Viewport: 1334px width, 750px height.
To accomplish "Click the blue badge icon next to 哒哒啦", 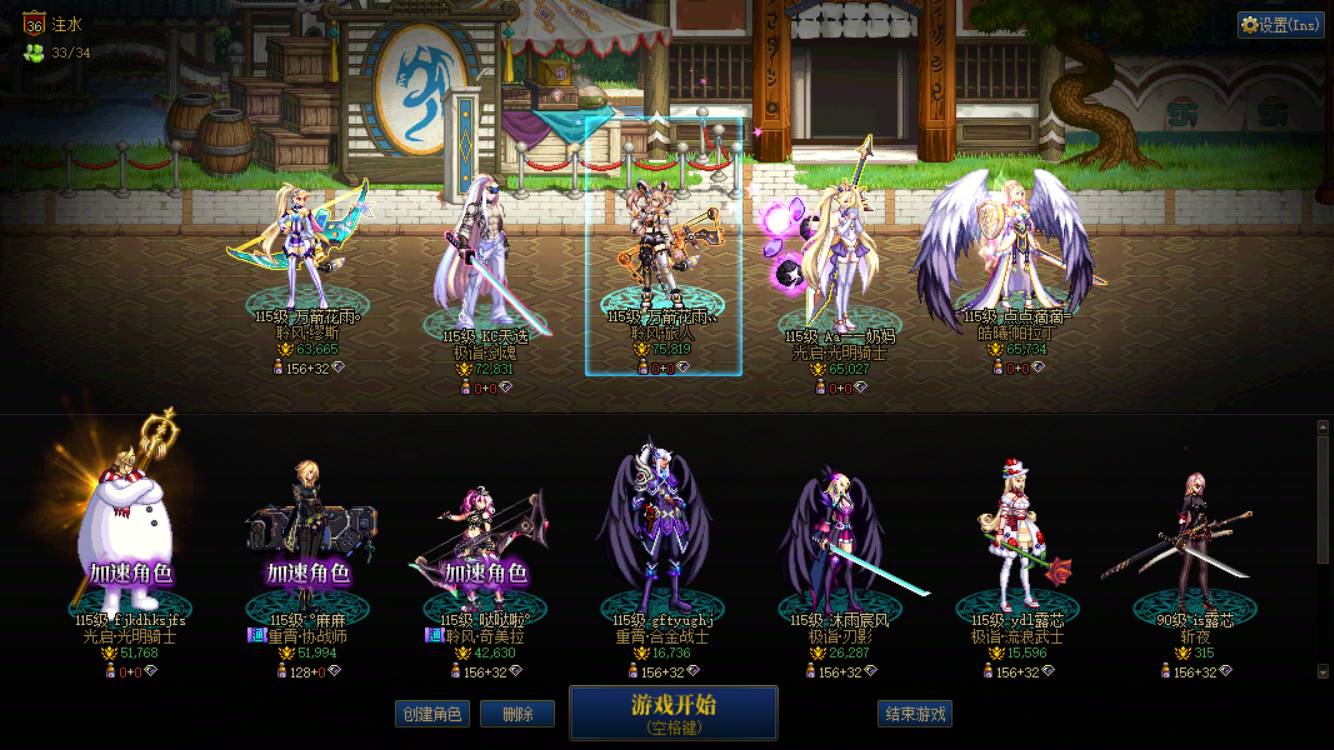I will click(x=434, y=634).
